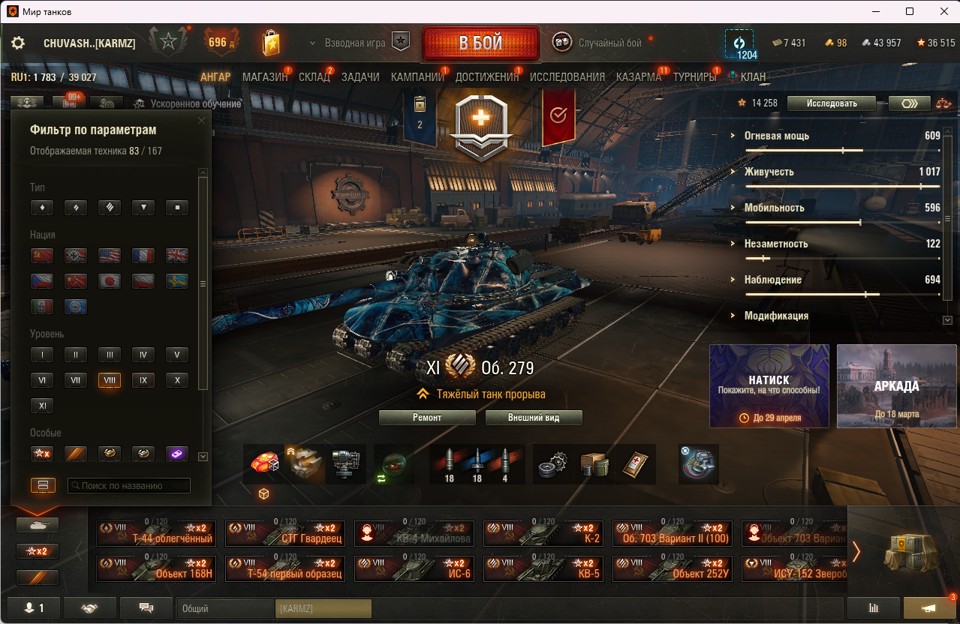960x624 pixels.
Task: Maximize the Мир танков window
Action: [910, 11]
